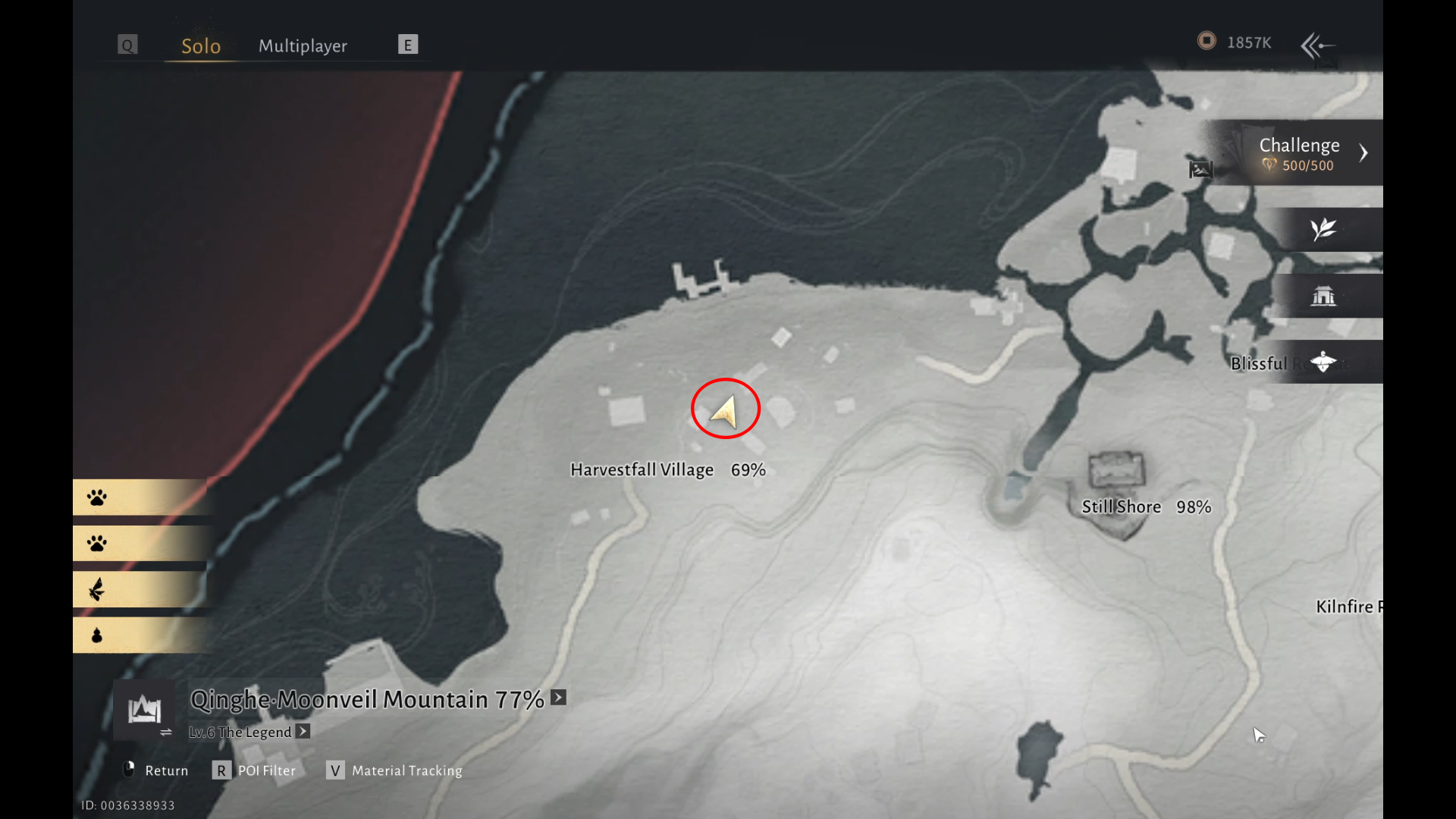Open Lv.6 The Legend details
The image size is (1456, 819).
click(303, 732)
